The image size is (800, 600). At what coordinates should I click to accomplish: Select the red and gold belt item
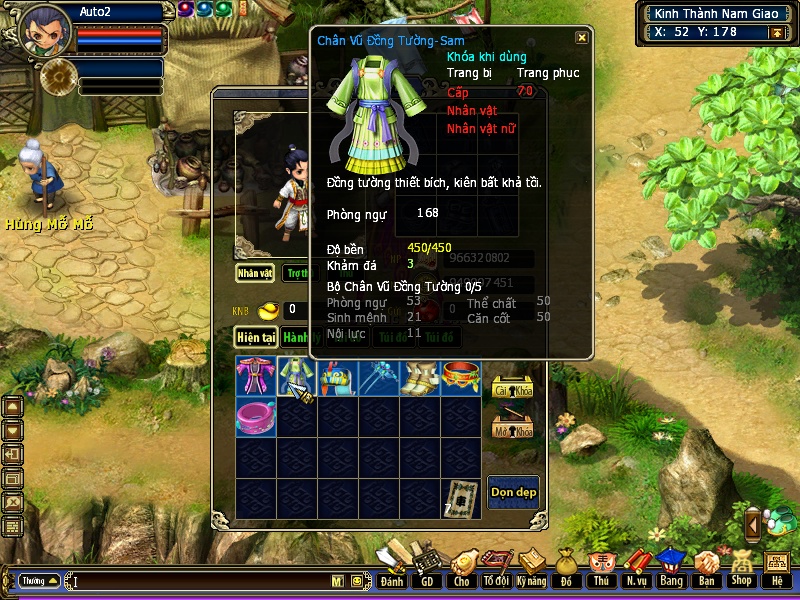[x=461, y=377]
